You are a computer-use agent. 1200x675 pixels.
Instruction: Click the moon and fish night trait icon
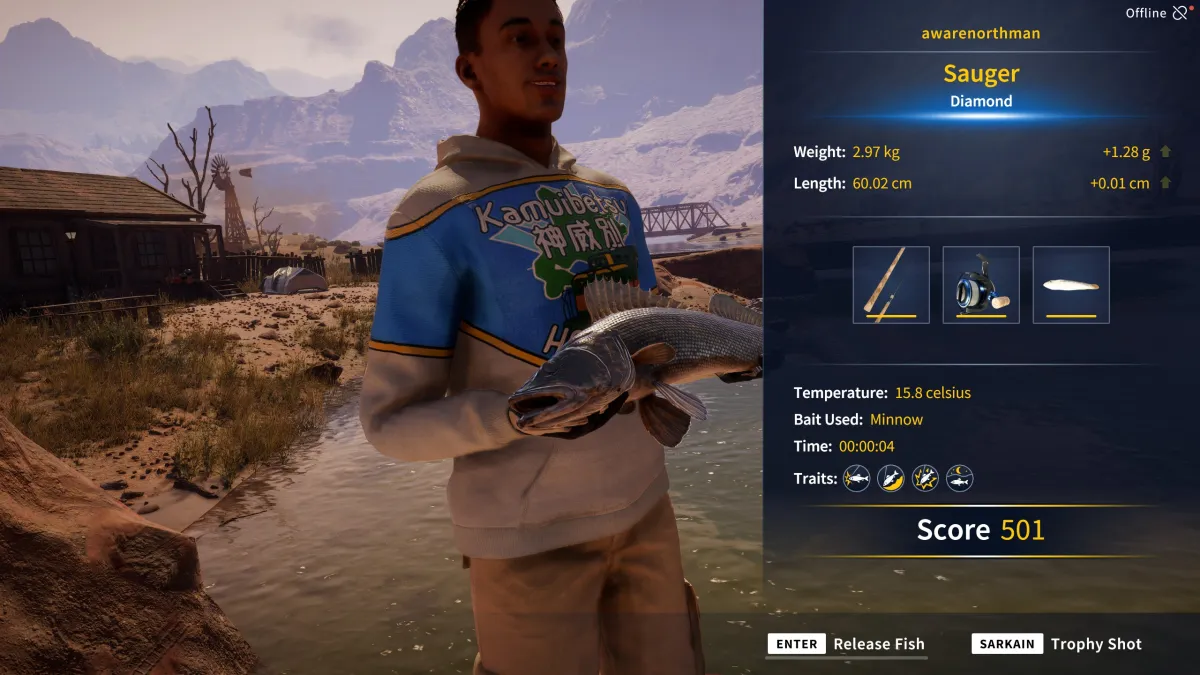960,479
